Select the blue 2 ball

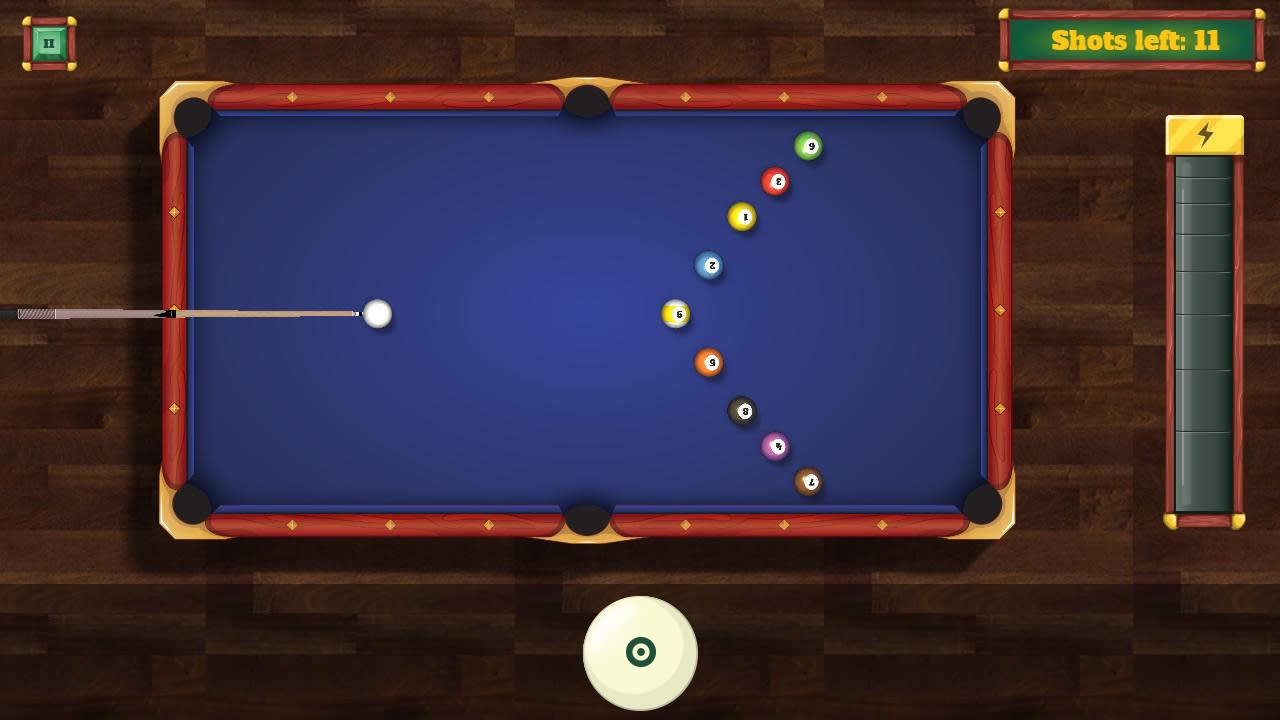coord(711,263)
